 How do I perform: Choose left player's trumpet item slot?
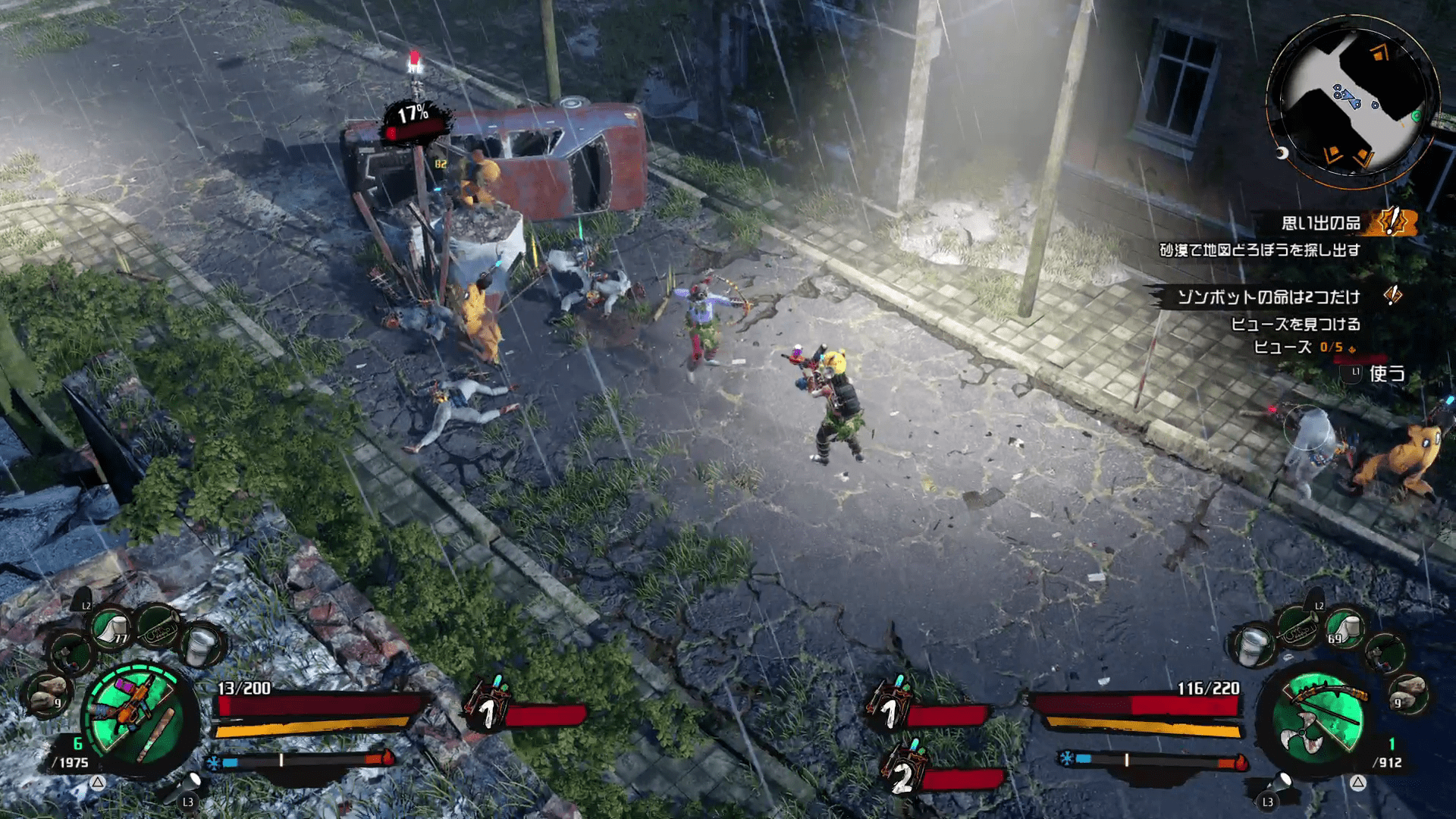158,625
